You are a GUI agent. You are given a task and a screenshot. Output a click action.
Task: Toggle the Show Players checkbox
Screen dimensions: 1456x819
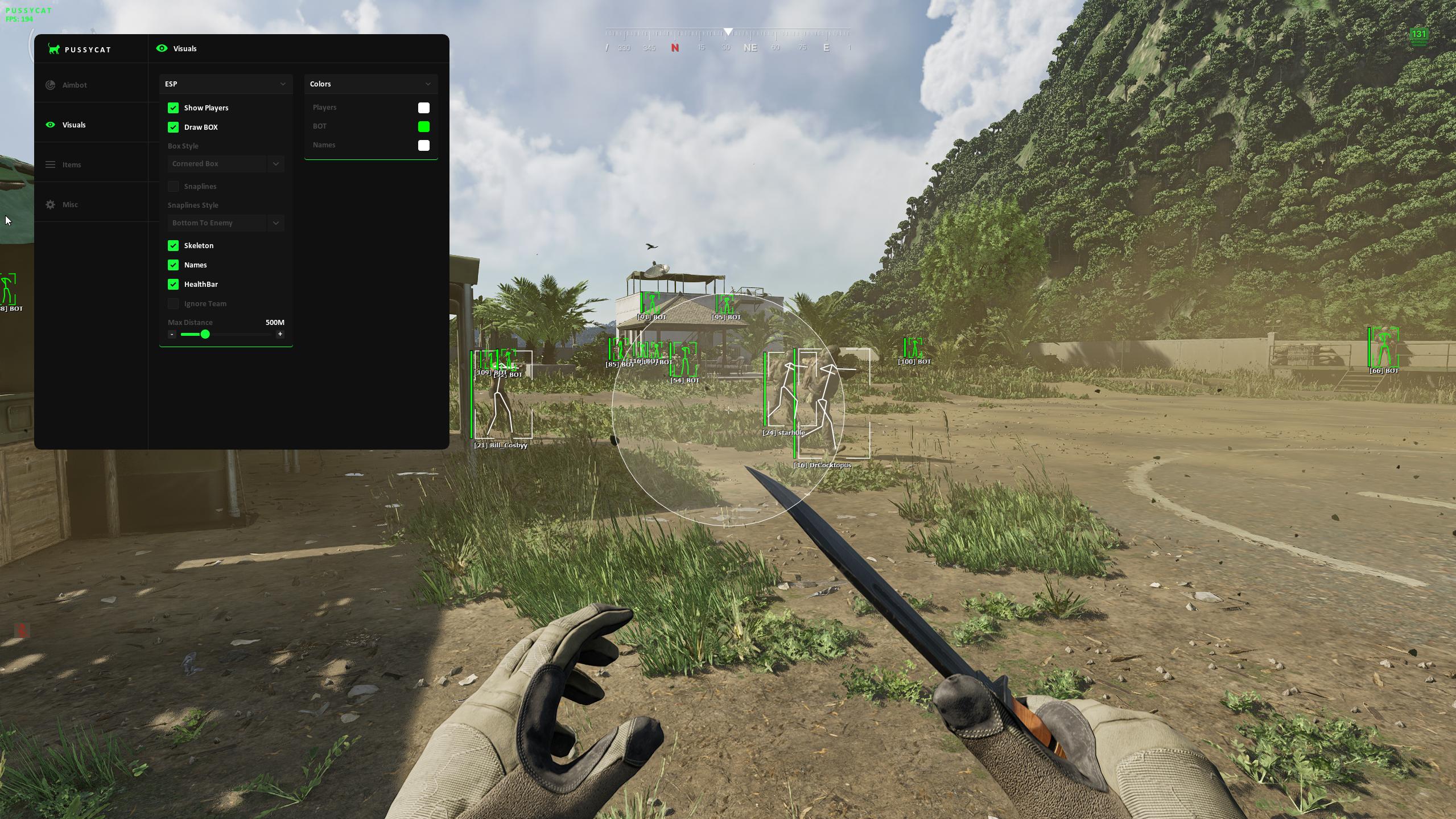pos(173,108)
